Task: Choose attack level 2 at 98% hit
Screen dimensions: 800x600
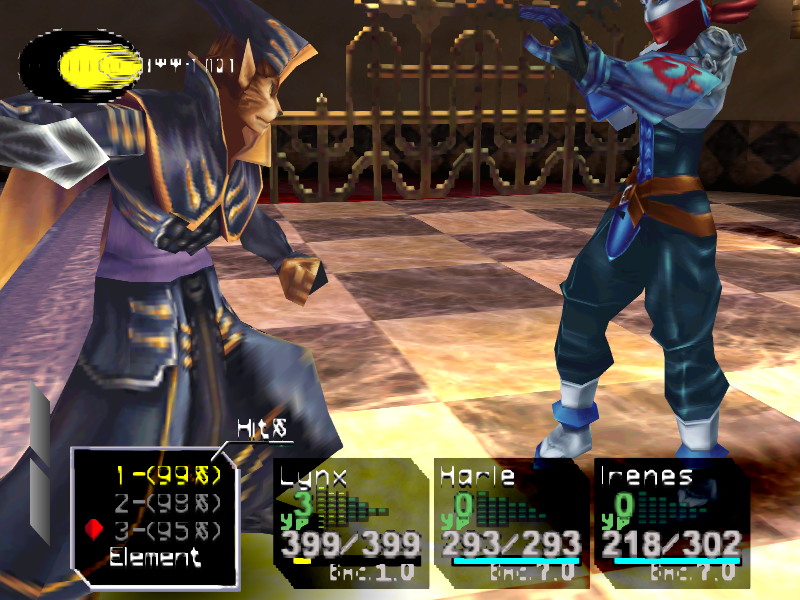Action: 167,502
